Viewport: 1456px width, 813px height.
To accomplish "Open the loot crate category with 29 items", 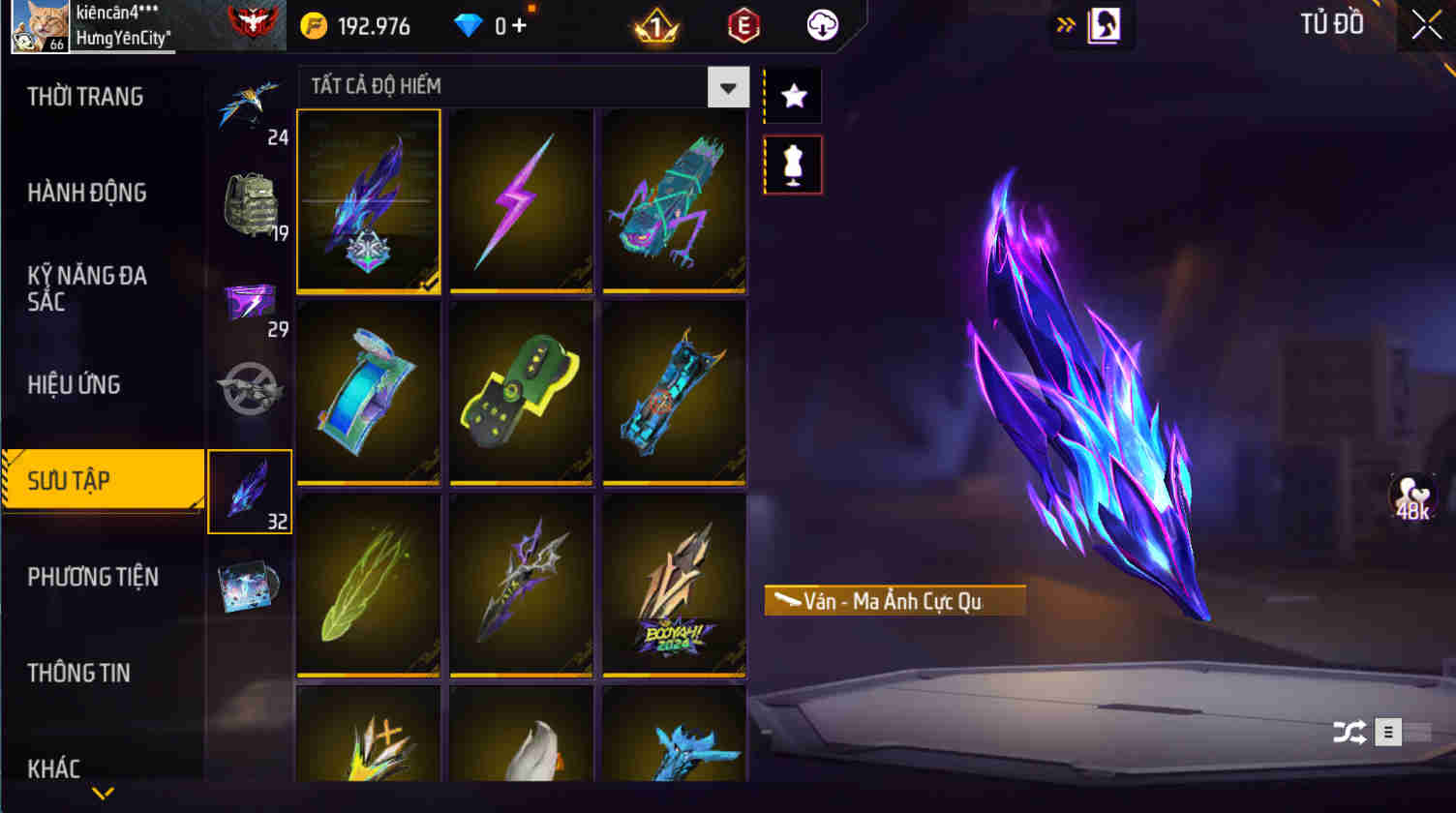I will tap(250, 300).
